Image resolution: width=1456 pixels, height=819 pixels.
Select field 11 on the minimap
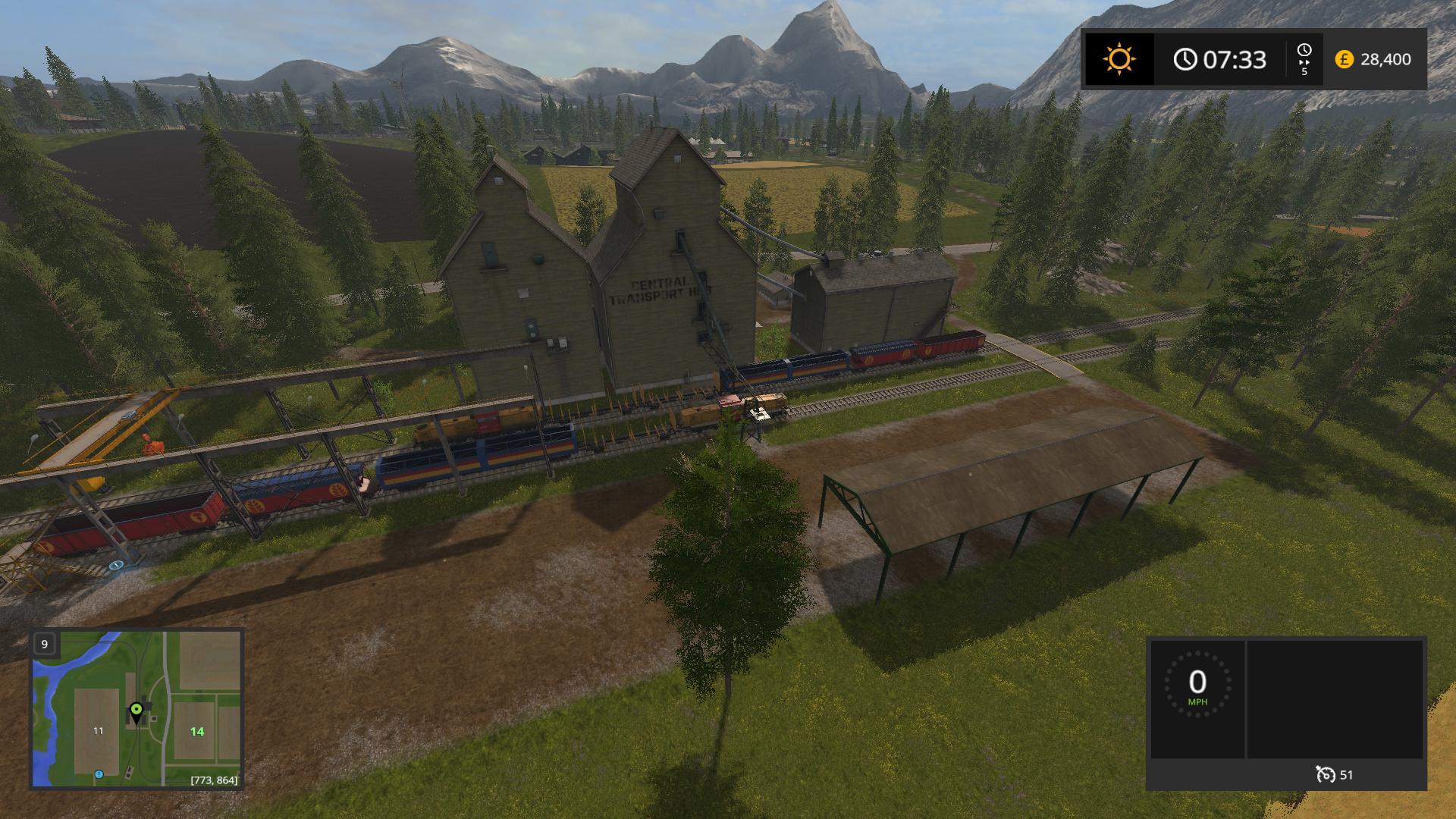[x=98, y=730]
